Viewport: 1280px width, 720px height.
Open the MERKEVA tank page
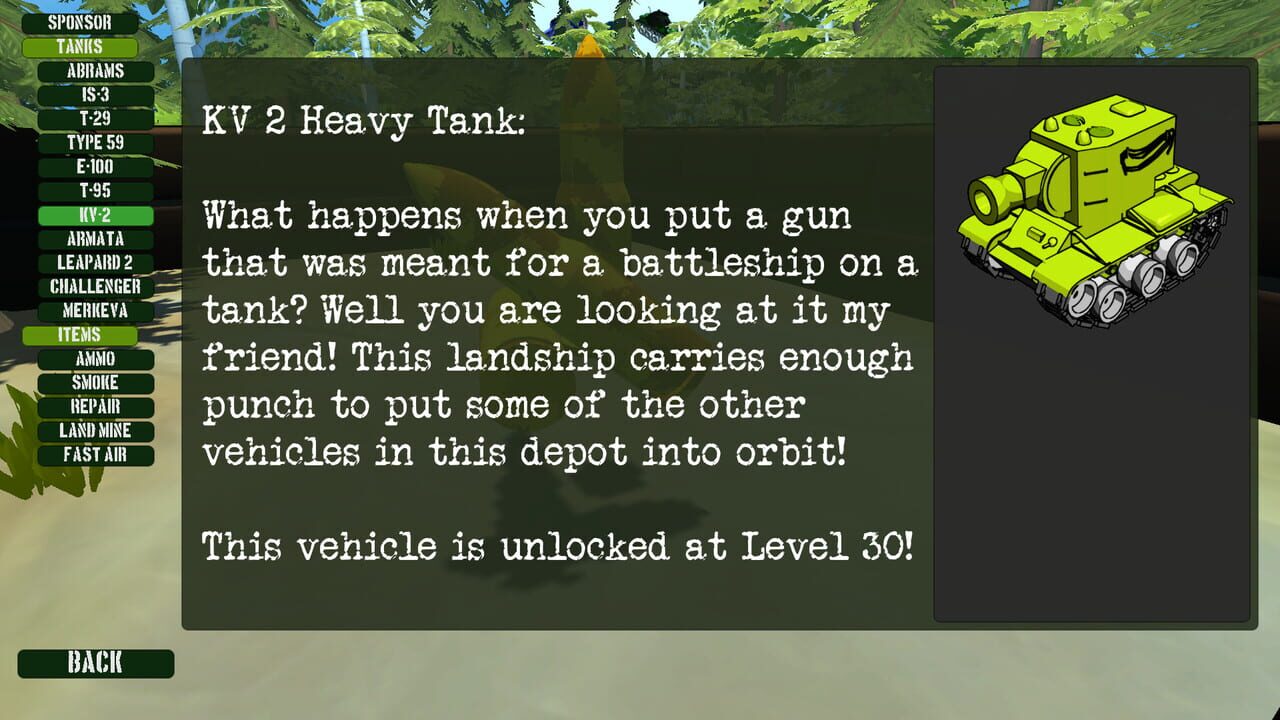95,310
